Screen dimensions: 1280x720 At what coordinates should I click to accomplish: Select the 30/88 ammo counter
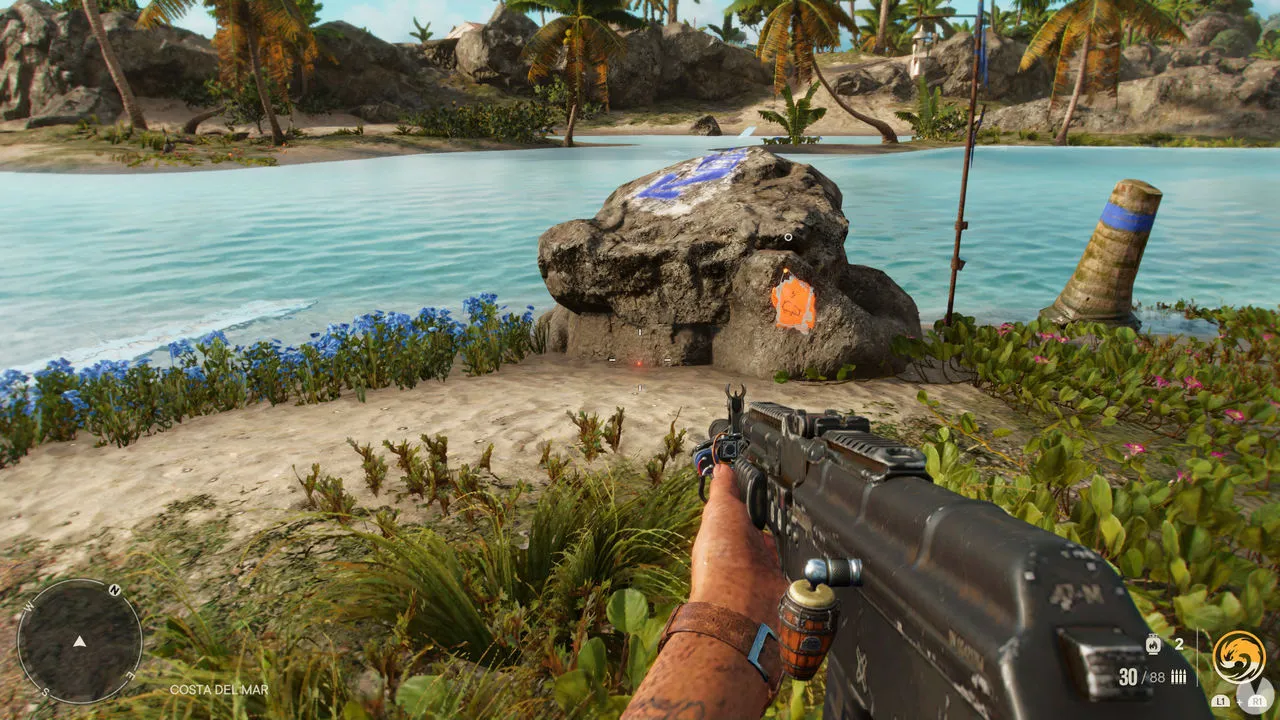pos(1141,676)
